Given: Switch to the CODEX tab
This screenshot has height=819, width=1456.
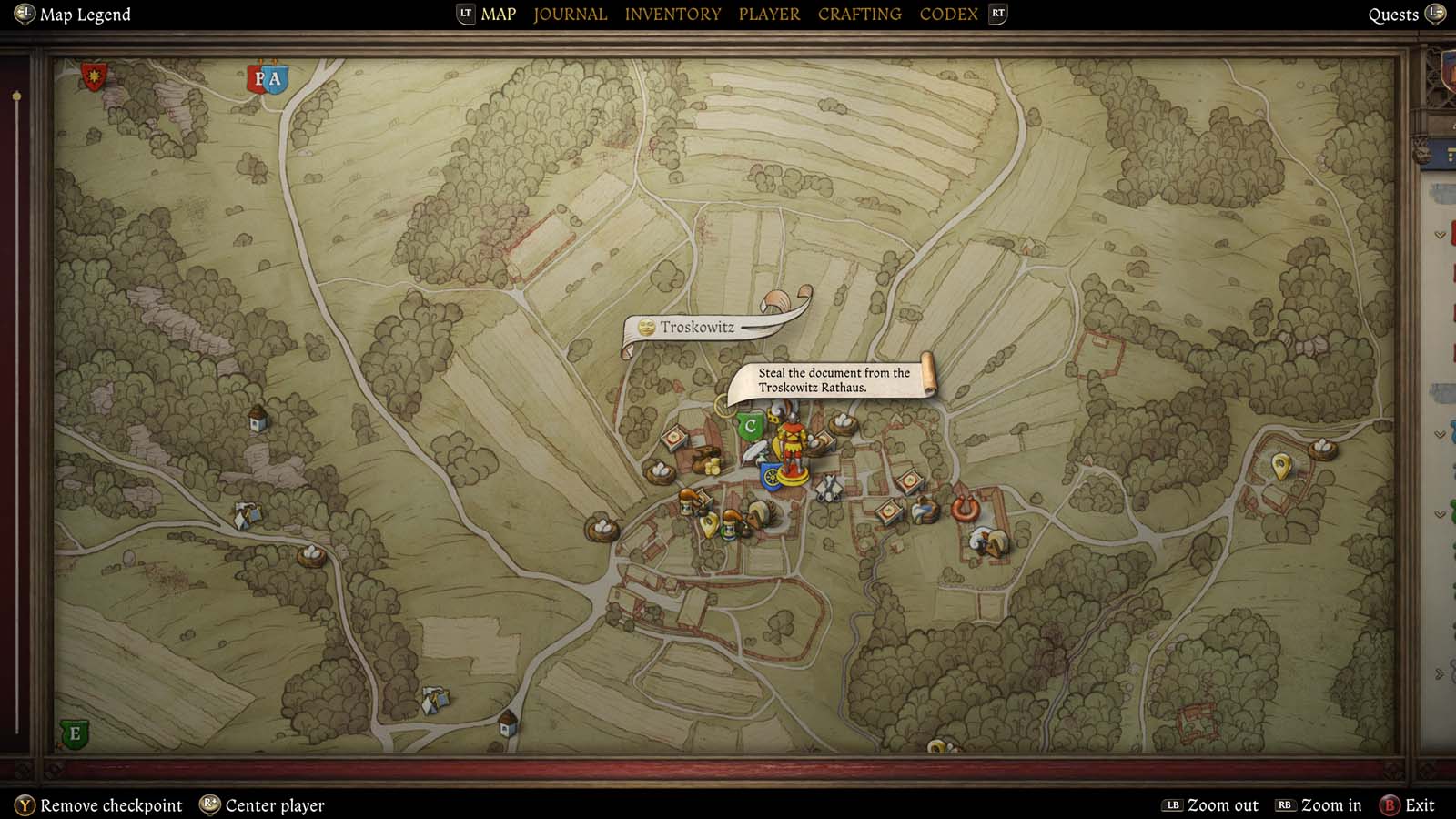Looking at the screenshot, I should tap(948, 14).
